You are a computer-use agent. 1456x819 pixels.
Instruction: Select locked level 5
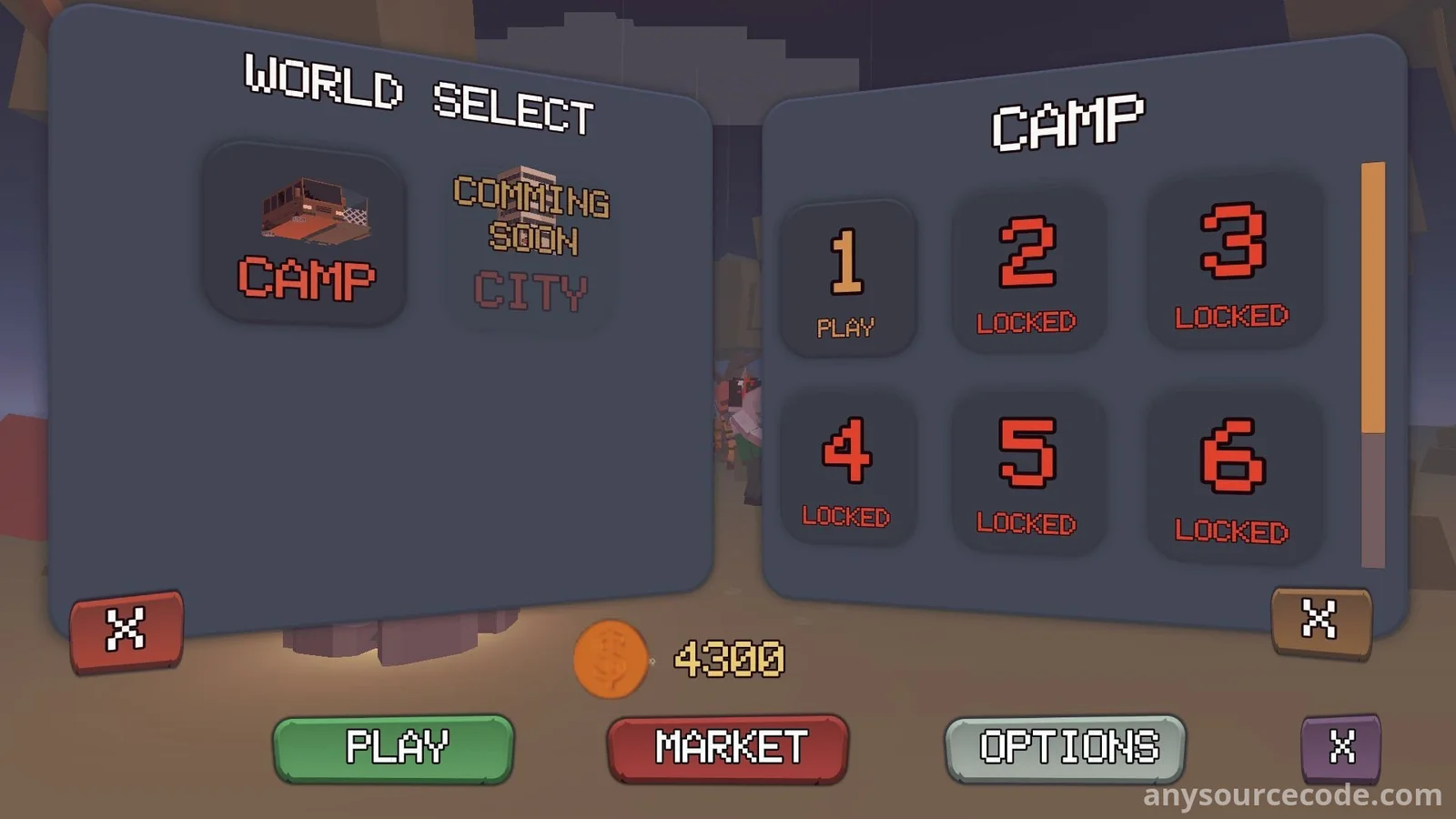tap(1027, 471)
